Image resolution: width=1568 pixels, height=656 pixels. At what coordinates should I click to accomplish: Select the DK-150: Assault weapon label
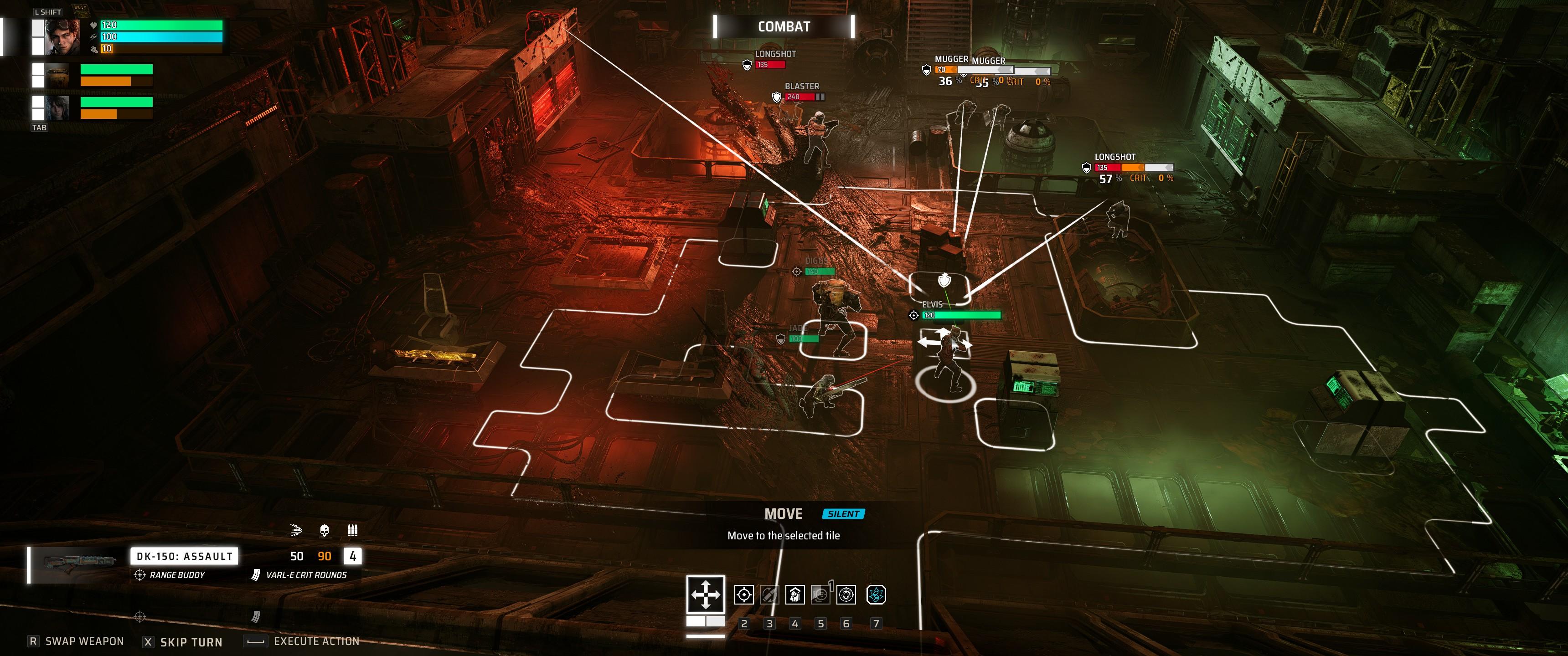[184, 556]
